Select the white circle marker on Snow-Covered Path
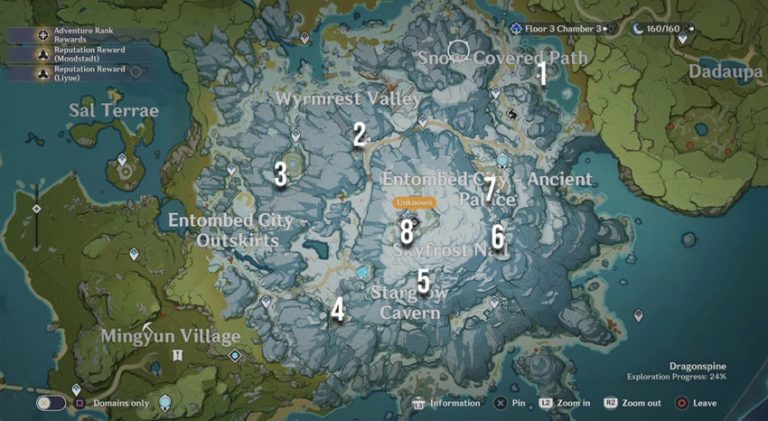Screen dimensions: 768x421 coord(458,50)
